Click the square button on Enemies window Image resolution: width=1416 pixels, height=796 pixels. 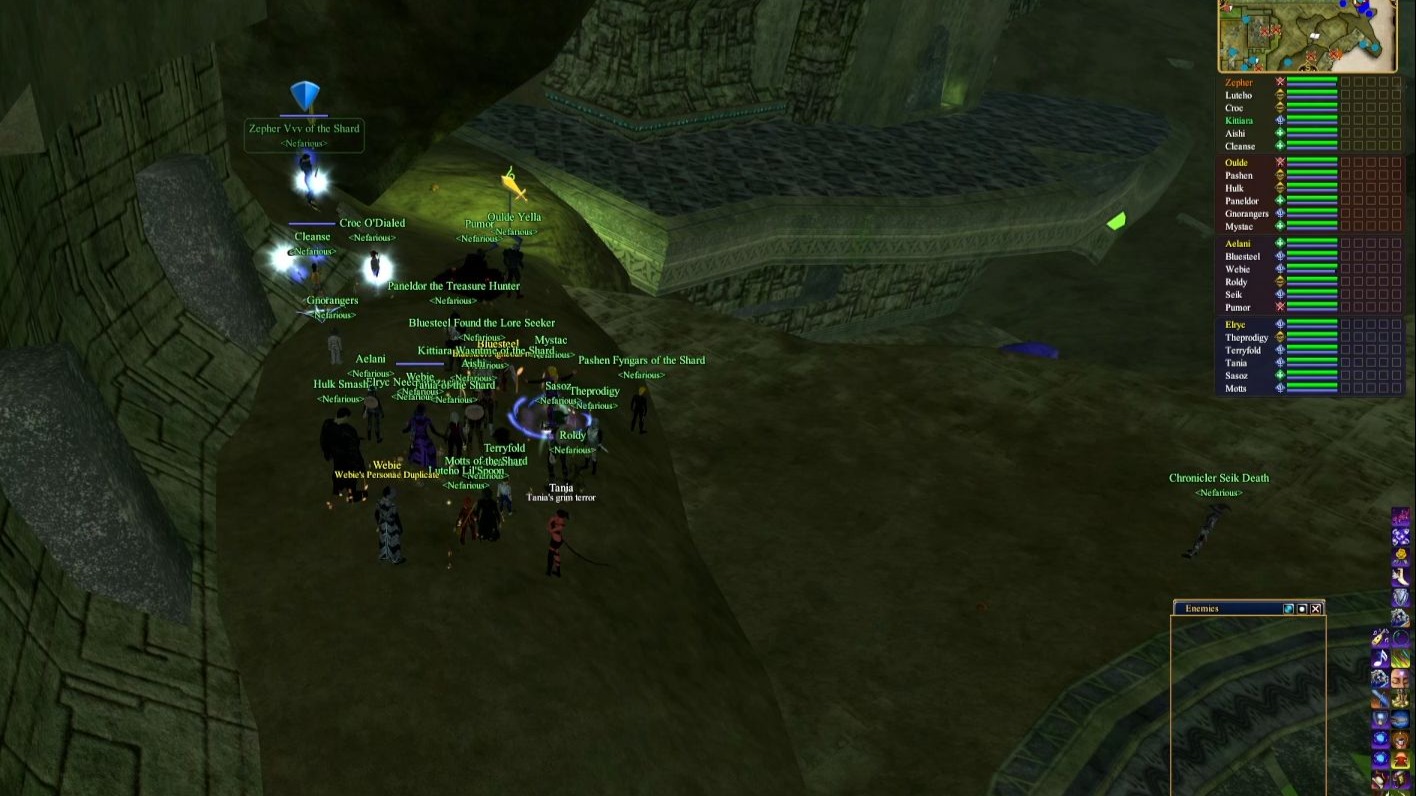pos(1302,608)
